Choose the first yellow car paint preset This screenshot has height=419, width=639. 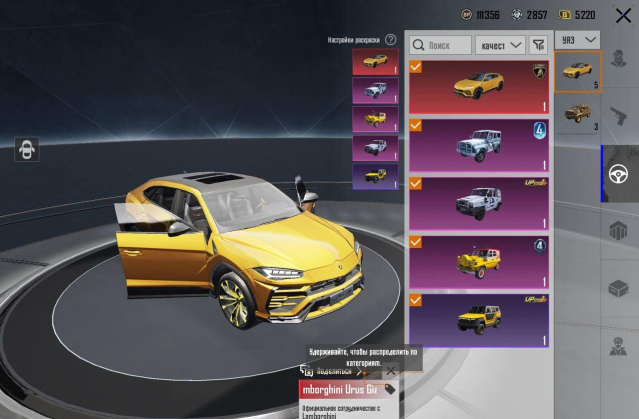375,62
